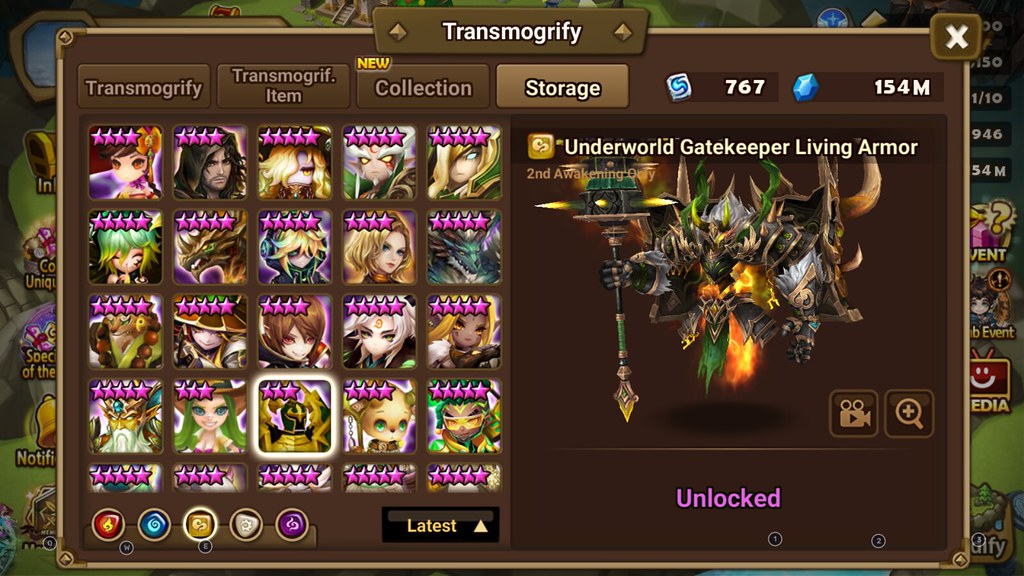This screenshot has width=1024, height=576.
Task: Choose the dark green dragon portrait
Action: [465, 247]
